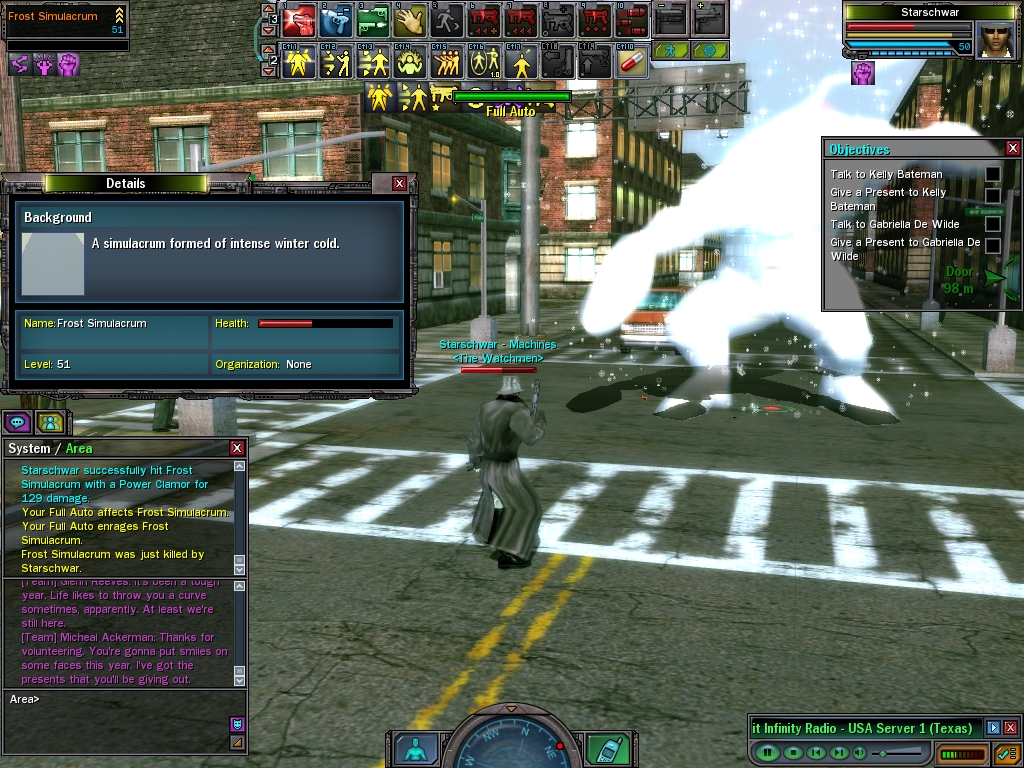This screenshot has width=1024, height=768.
Task: Stop the radio player
Action: (793, 752)
